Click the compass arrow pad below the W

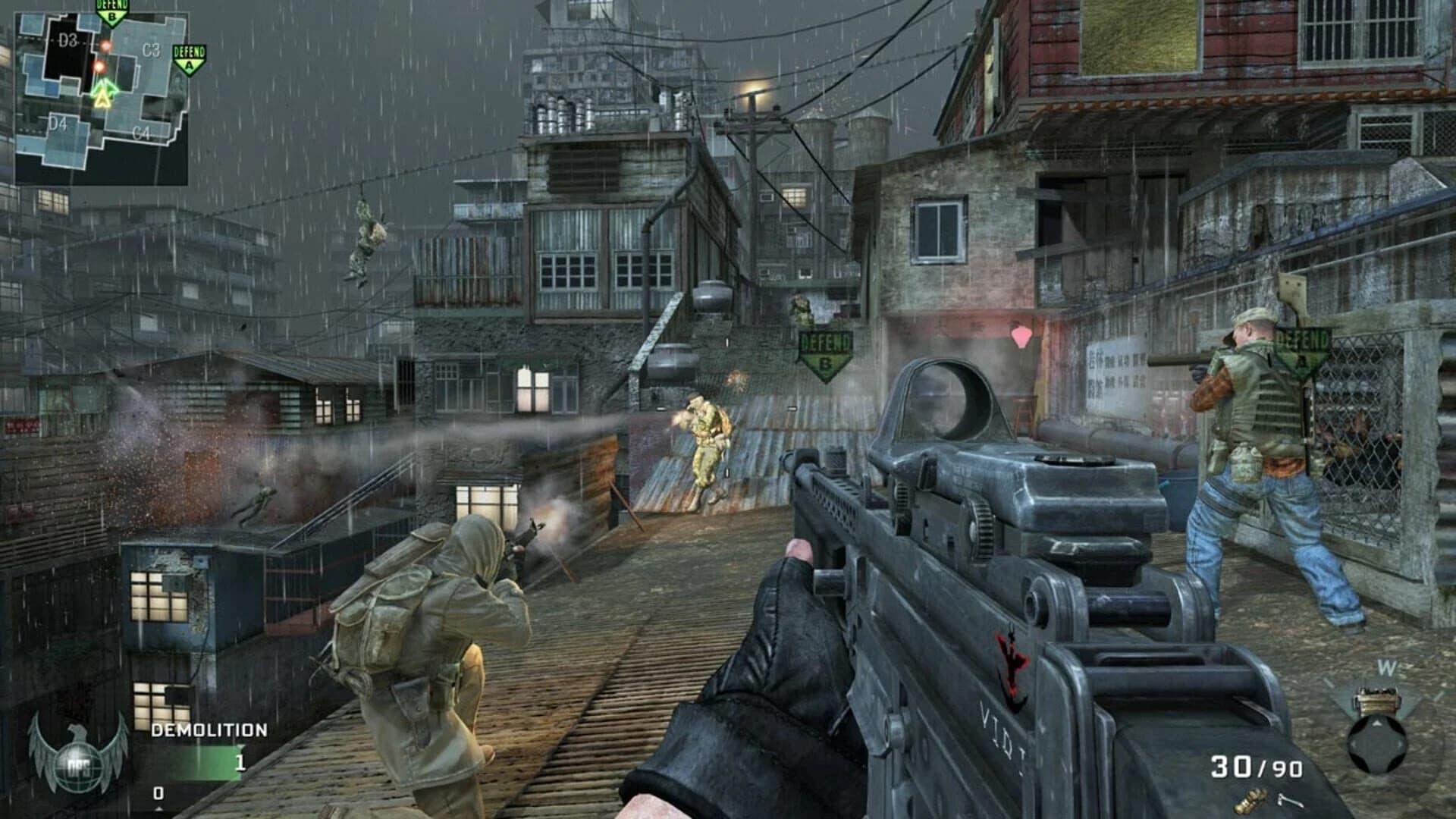tap(1378, 744)
